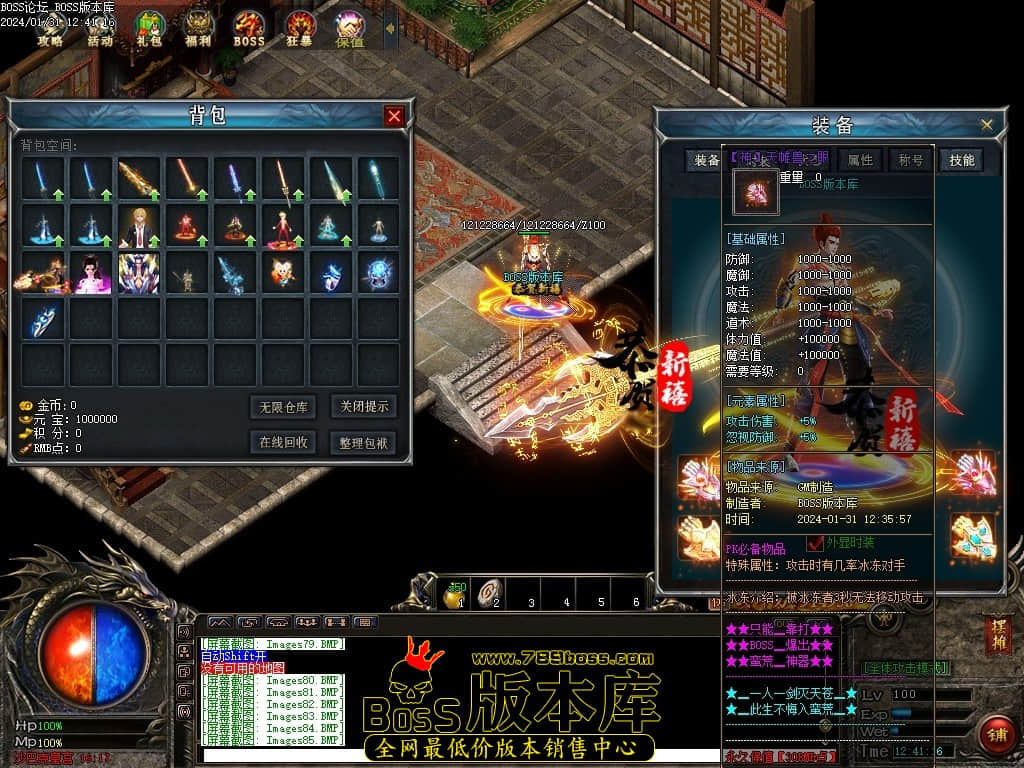The width and height of the screenshot is (1024, 768).
Task: Open the 礼包 gift pack menu
Action: pos(149,28)
